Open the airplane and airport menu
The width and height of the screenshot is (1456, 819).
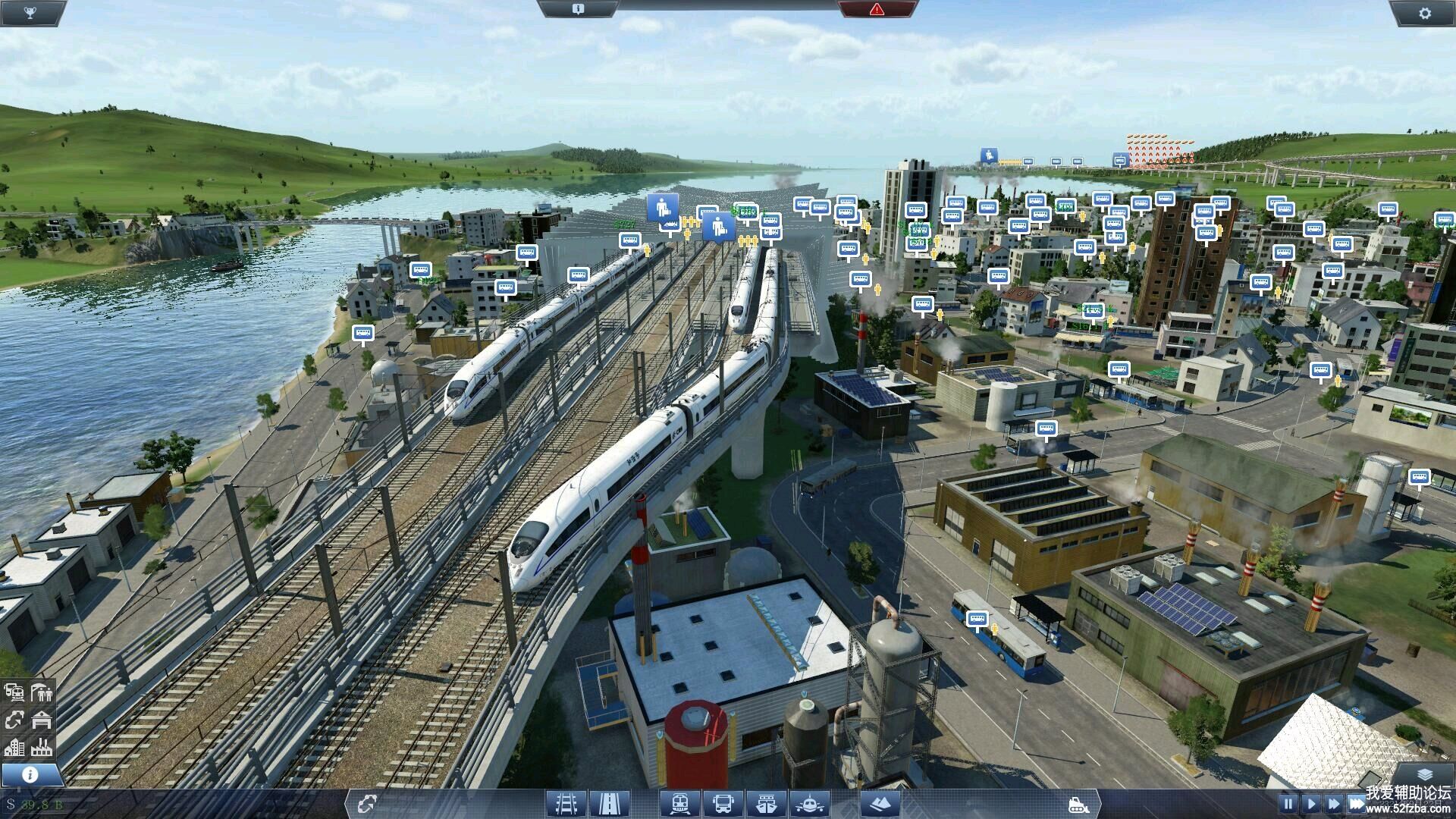(810, 804)
